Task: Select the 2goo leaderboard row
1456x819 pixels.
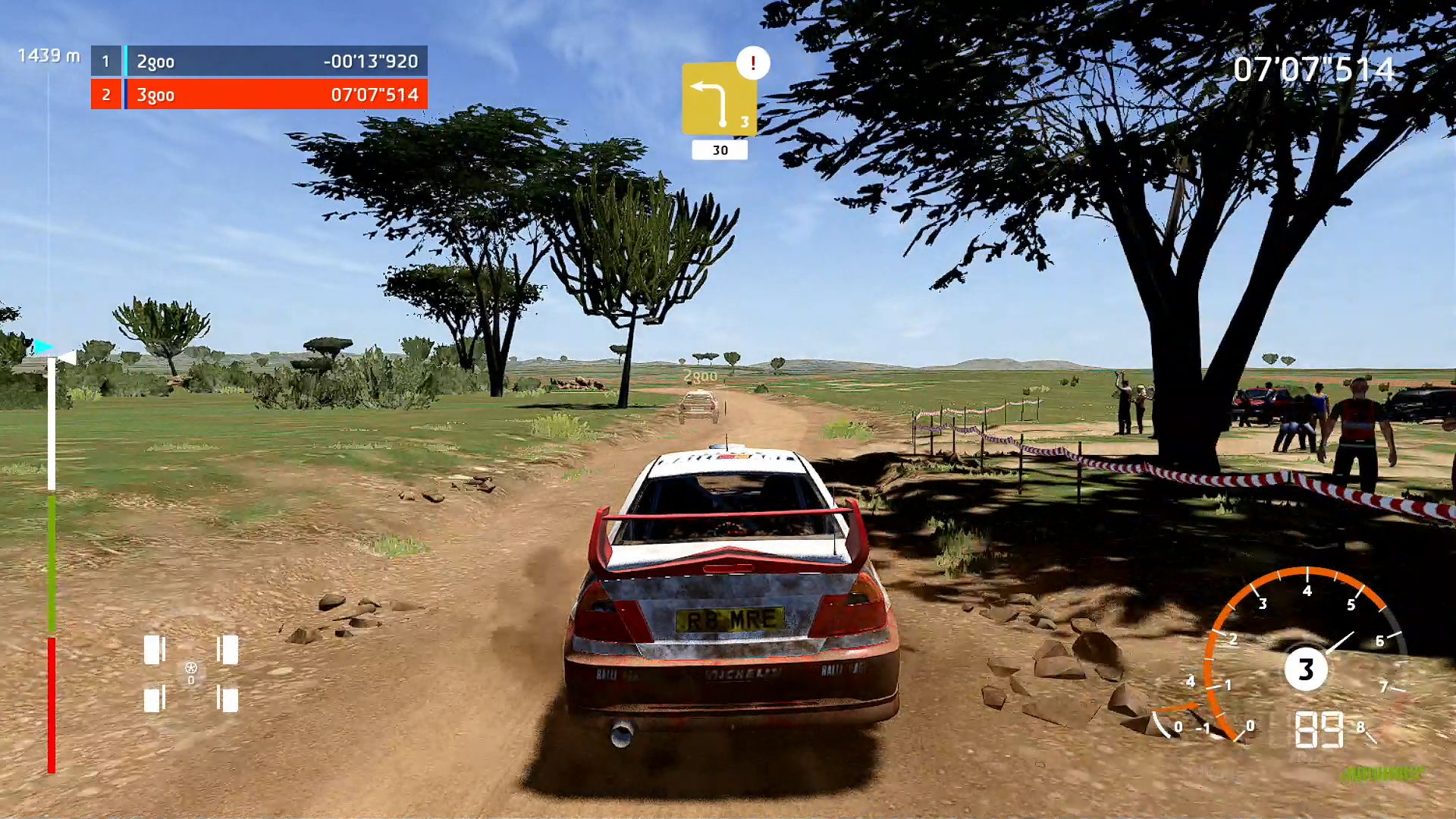Action: pos(259,61)
